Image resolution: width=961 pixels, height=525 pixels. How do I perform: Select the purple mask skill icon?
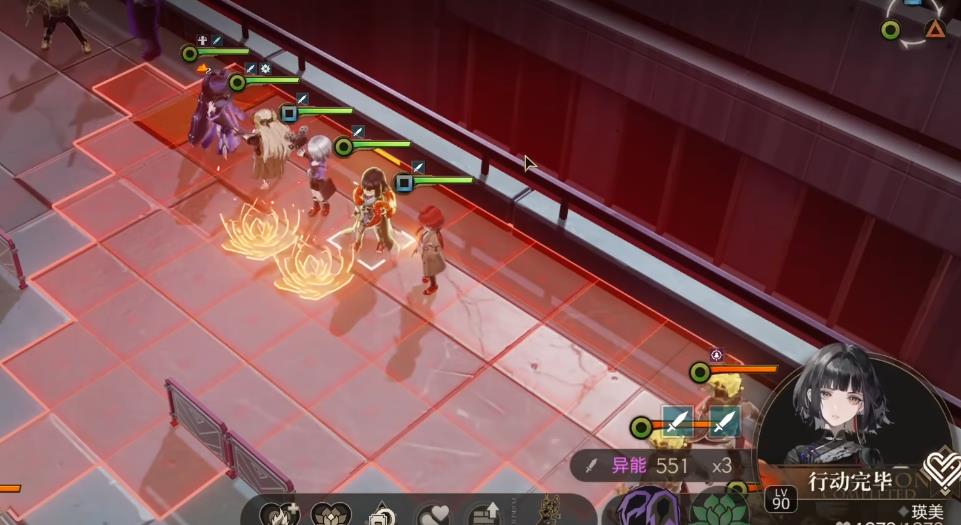pyautogui.click(x=647, y=507)
